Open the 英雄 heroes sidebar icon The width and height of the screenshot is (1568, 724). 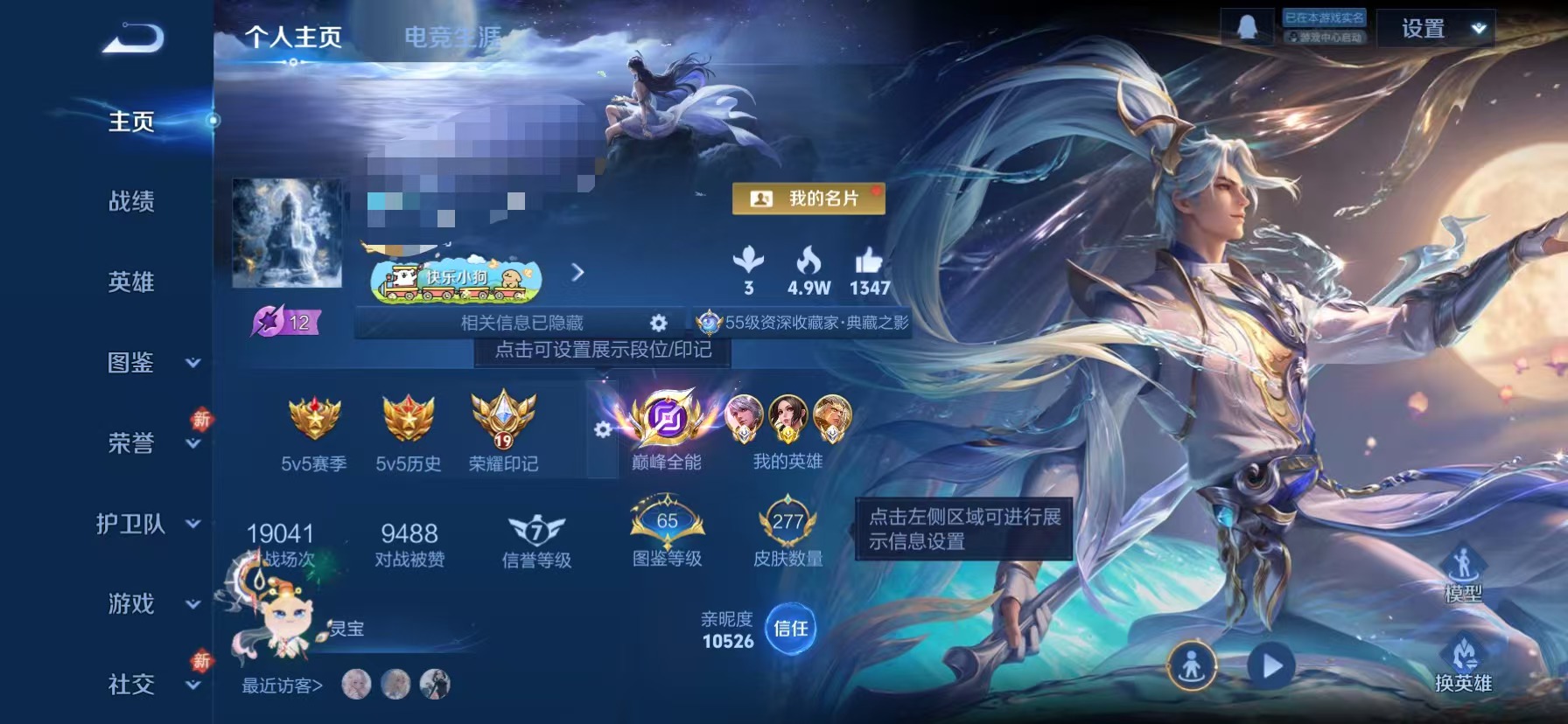tap(133, 282)
